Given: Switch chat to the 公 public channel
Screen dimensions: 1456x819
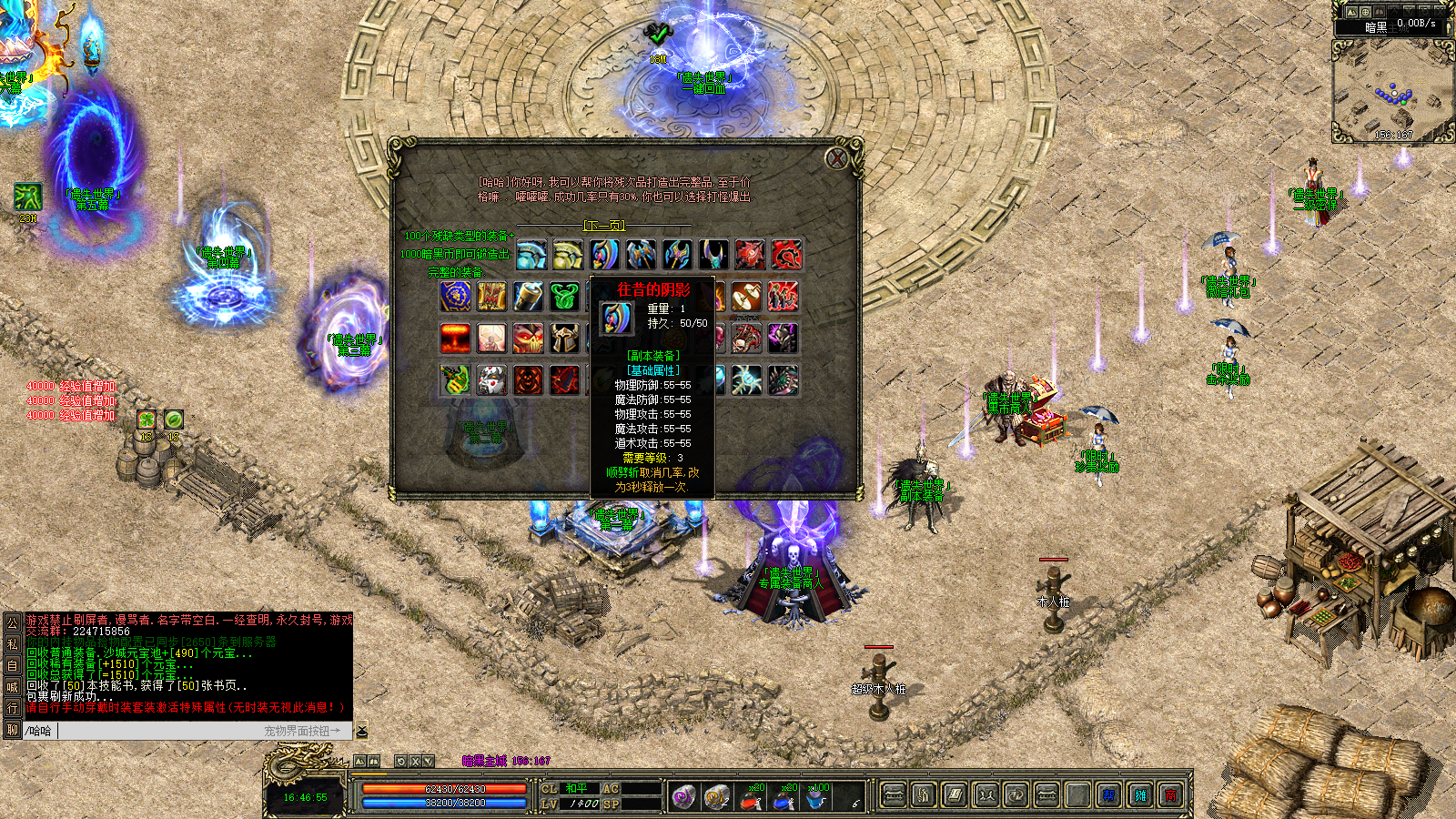Looking at the screenshot, I should point(13,622).
